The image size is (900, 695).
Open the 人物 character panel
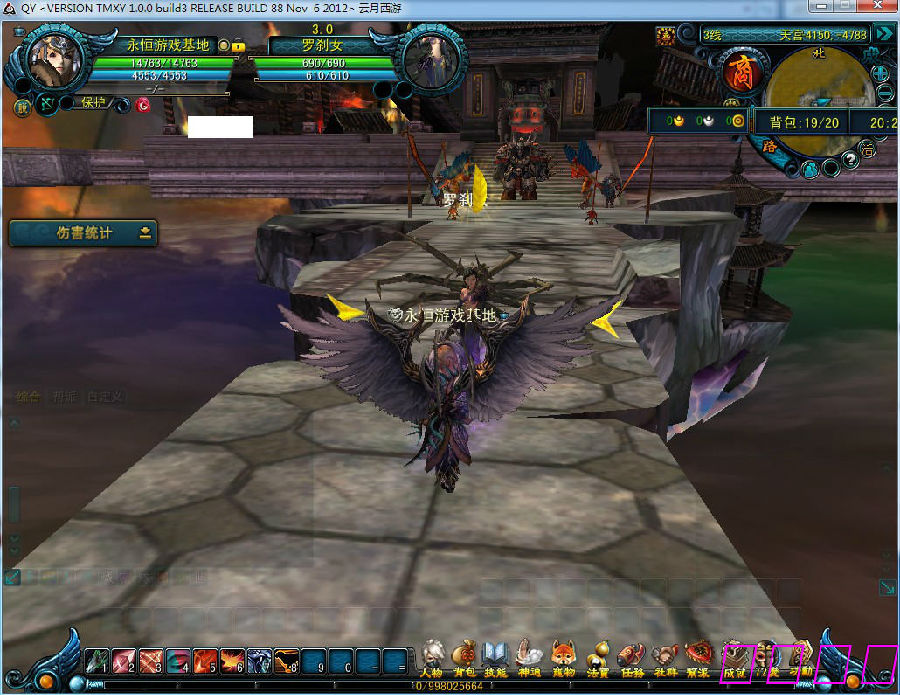pos(432,656)
